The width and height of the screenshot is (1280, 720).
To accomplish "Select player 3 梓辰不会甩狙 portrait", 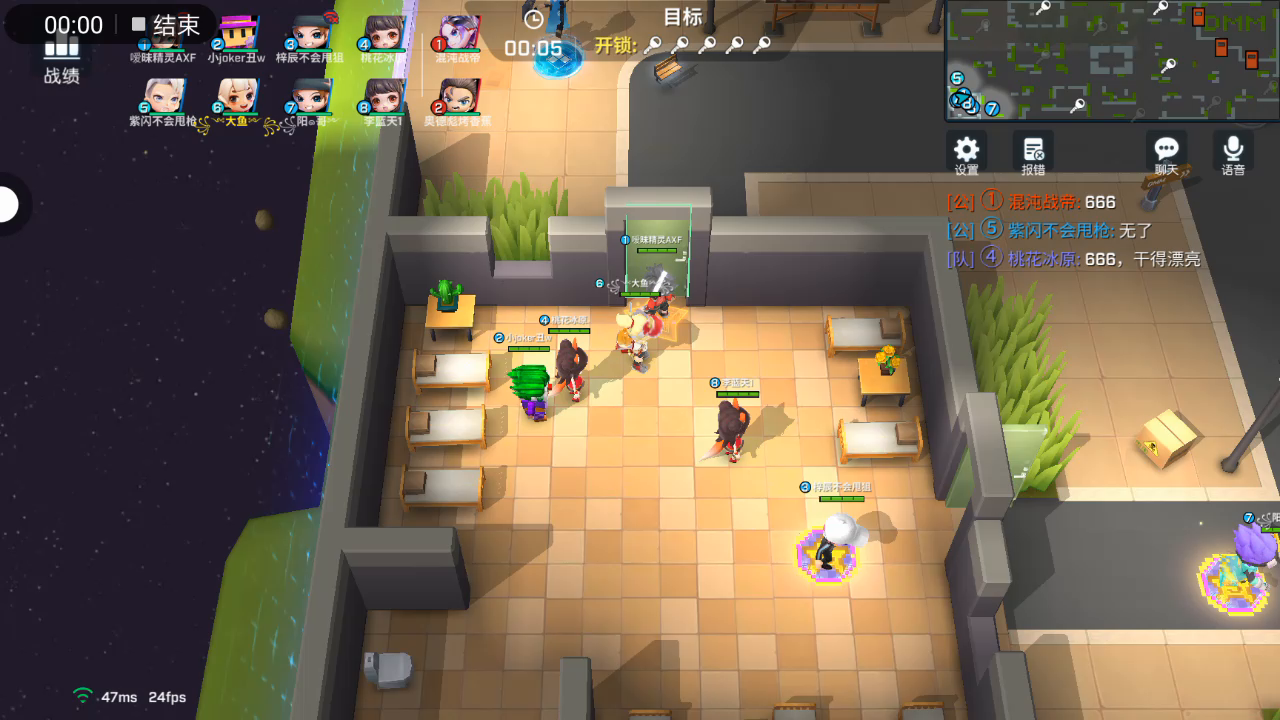I will [311, 34].
